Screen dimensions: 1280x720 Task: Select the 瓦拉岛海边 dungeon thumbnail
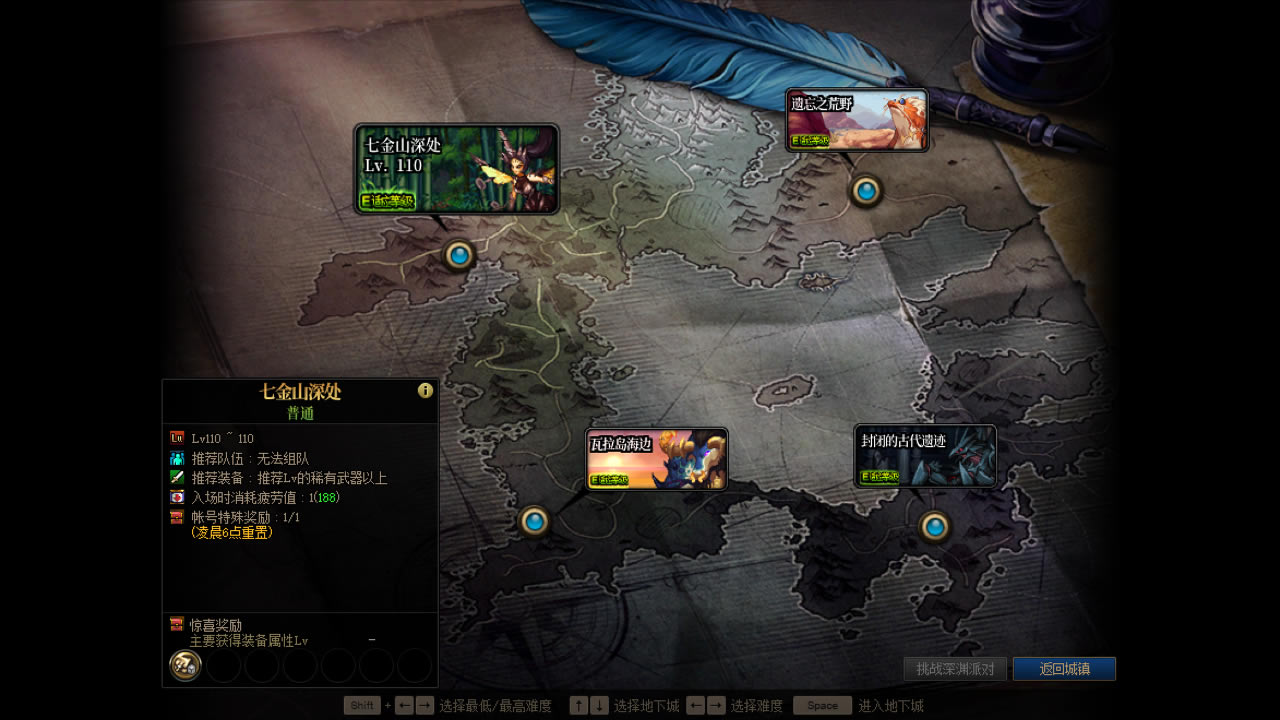[x=656, y=457]
